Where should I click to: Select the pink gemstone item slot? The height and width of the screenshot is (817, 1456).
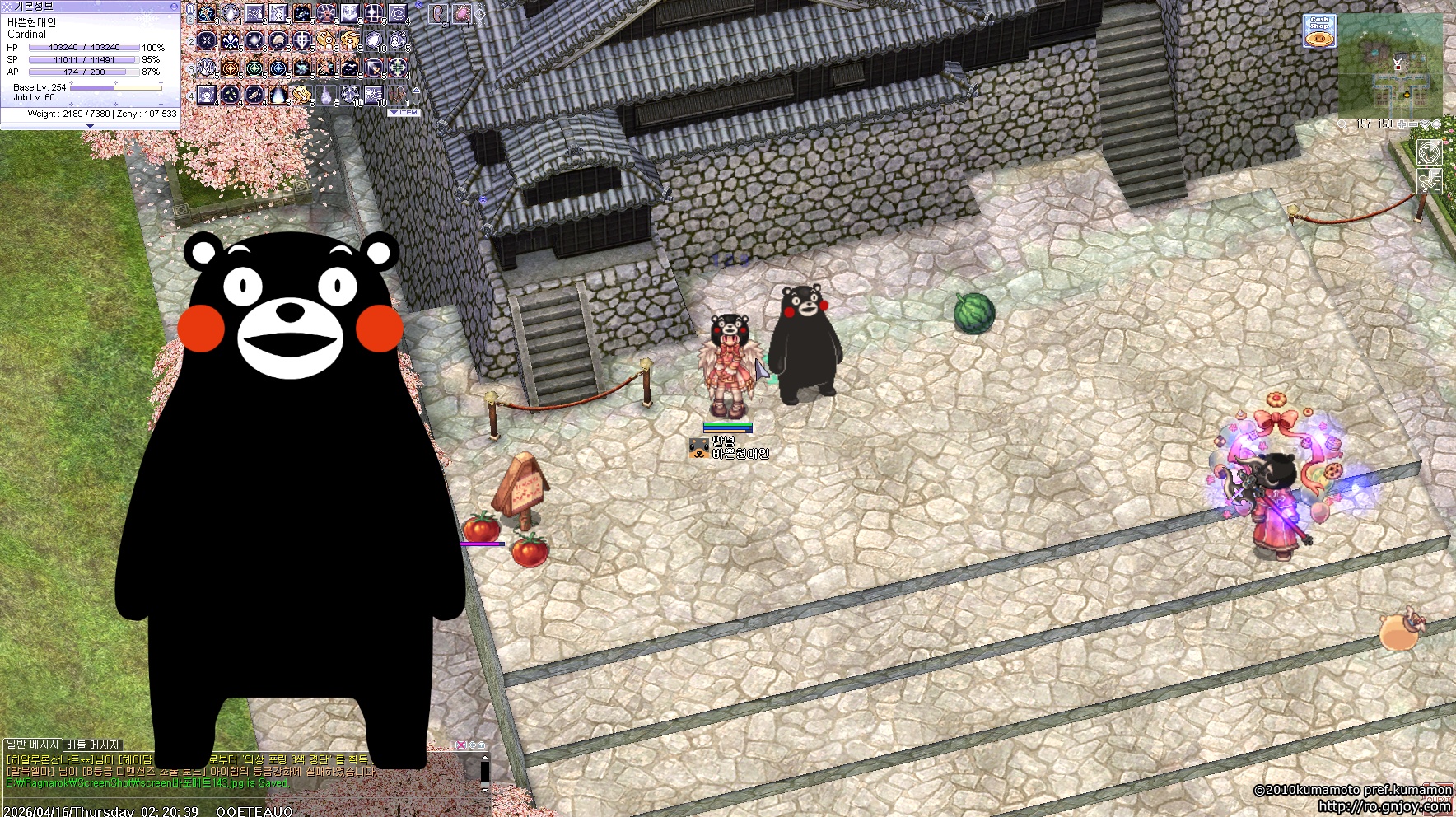461,13
